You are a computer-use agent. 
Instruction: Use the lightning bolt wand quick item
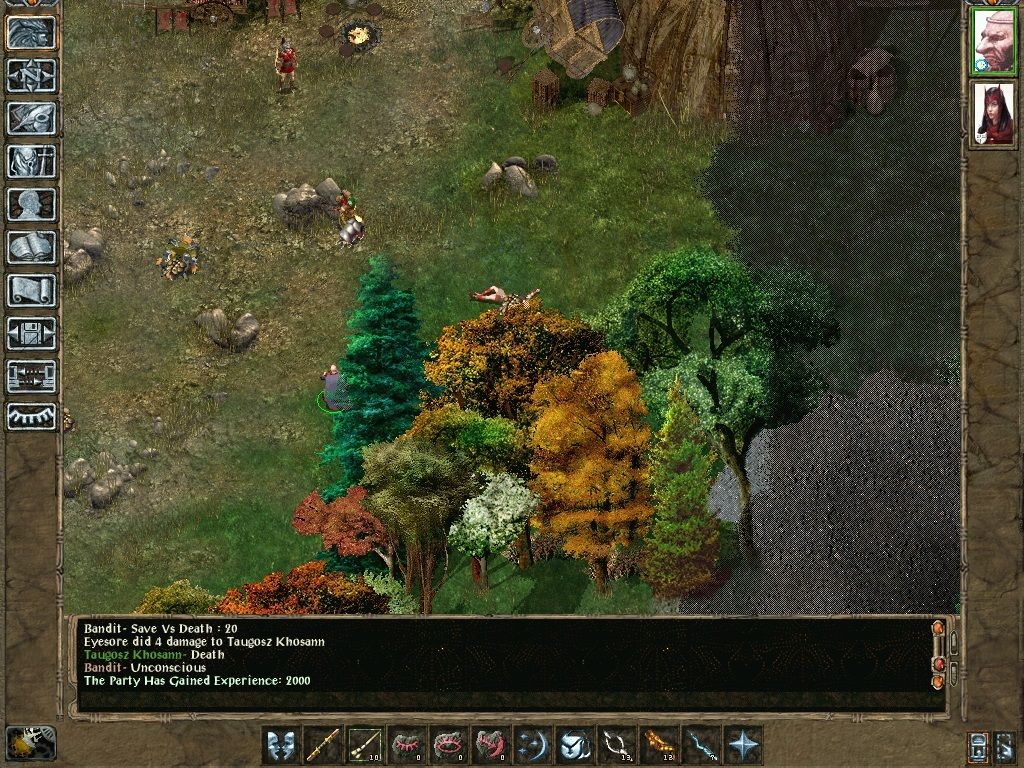pyautogui.click(x=701, y=745)
